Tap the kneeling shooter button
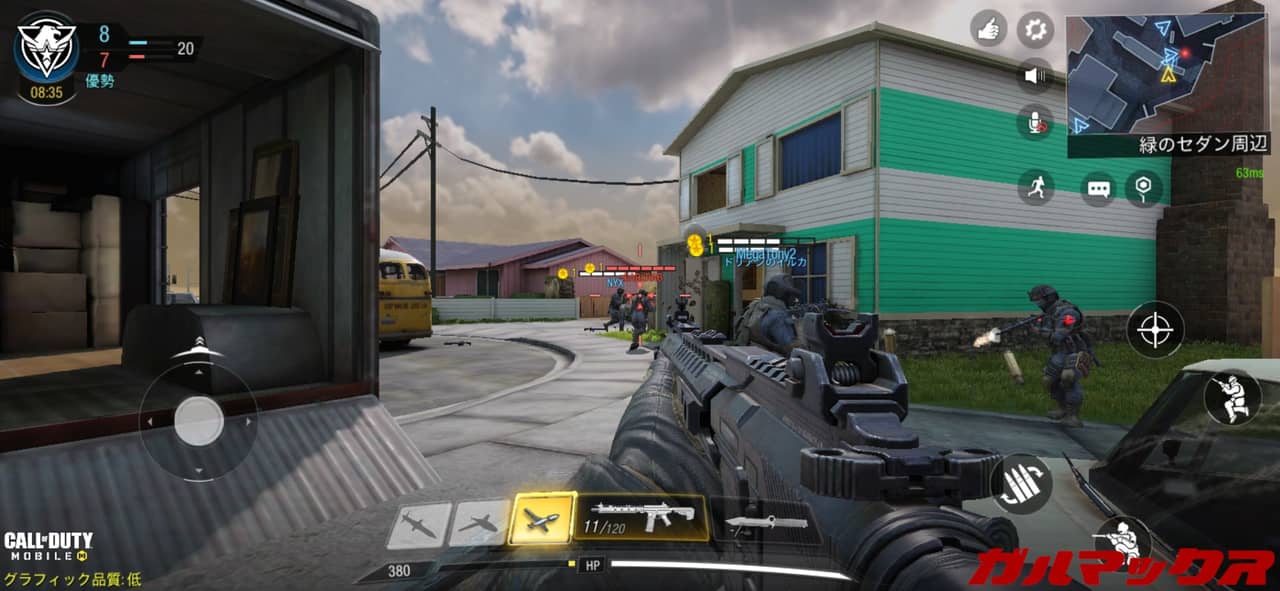 [x=1122, y=543]
